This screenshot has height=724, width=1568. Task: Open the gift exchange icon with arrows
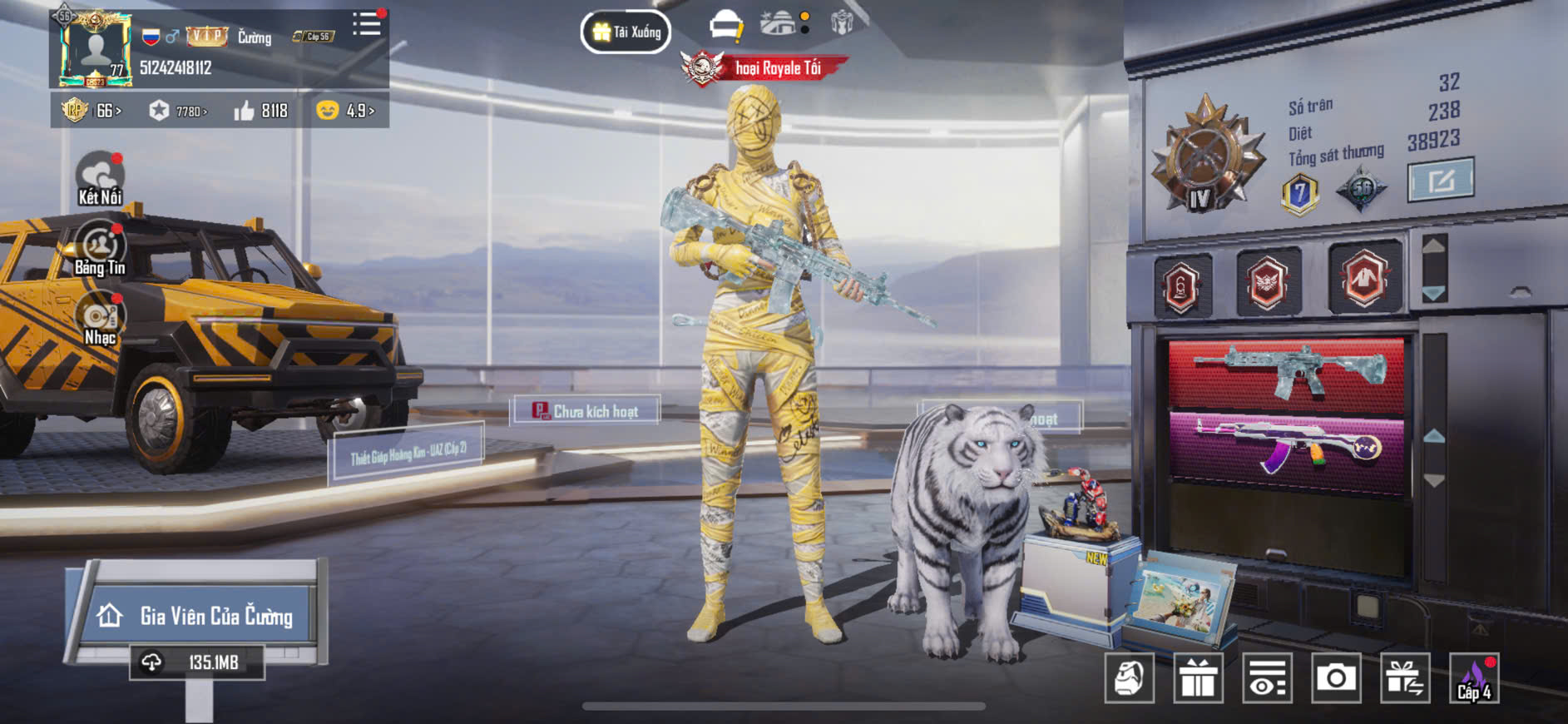(1405, 678)
